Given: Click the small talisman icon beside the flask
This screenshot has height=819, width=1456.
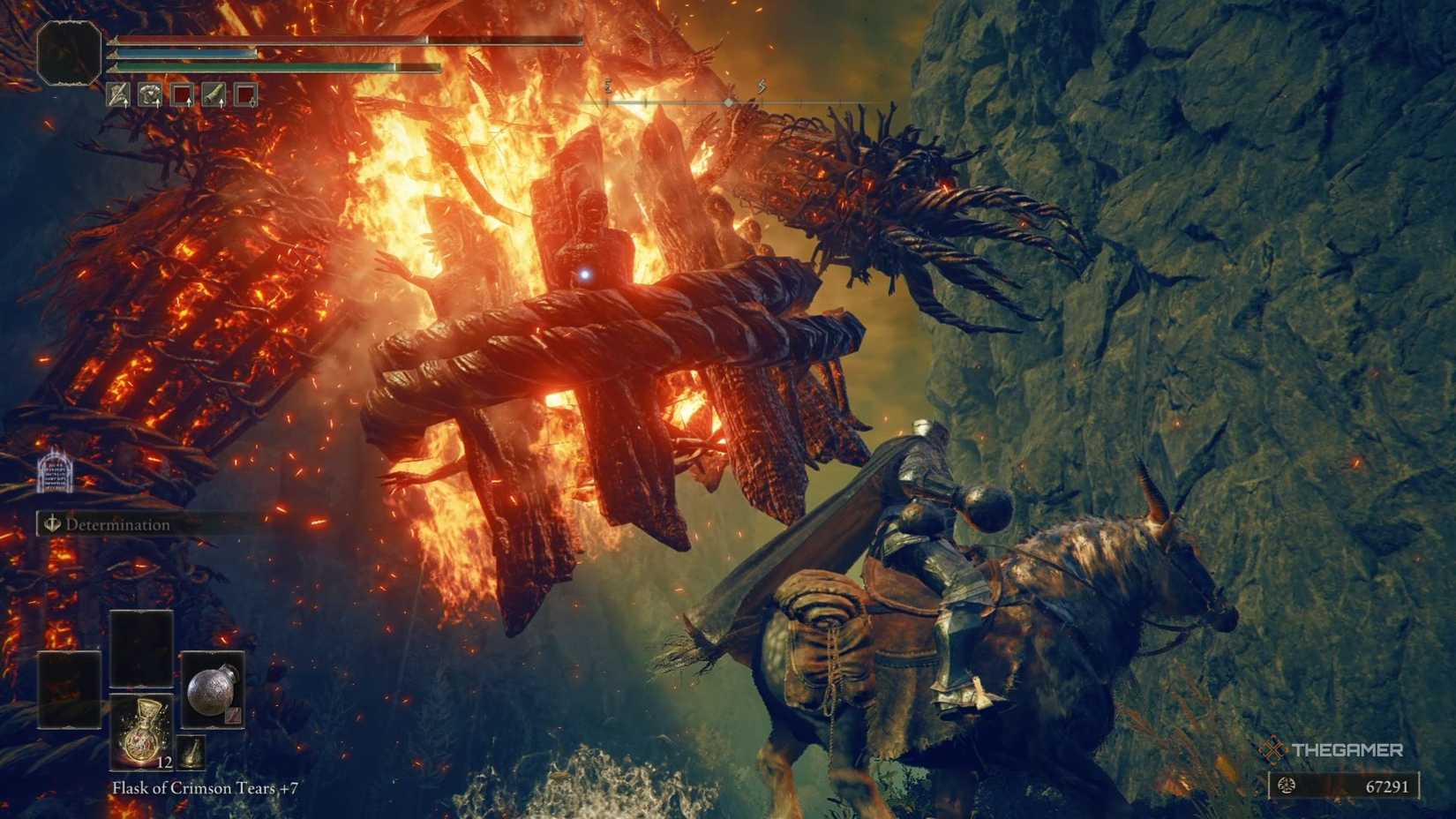Looking at the screenshot, I should [x=191, y=754].
